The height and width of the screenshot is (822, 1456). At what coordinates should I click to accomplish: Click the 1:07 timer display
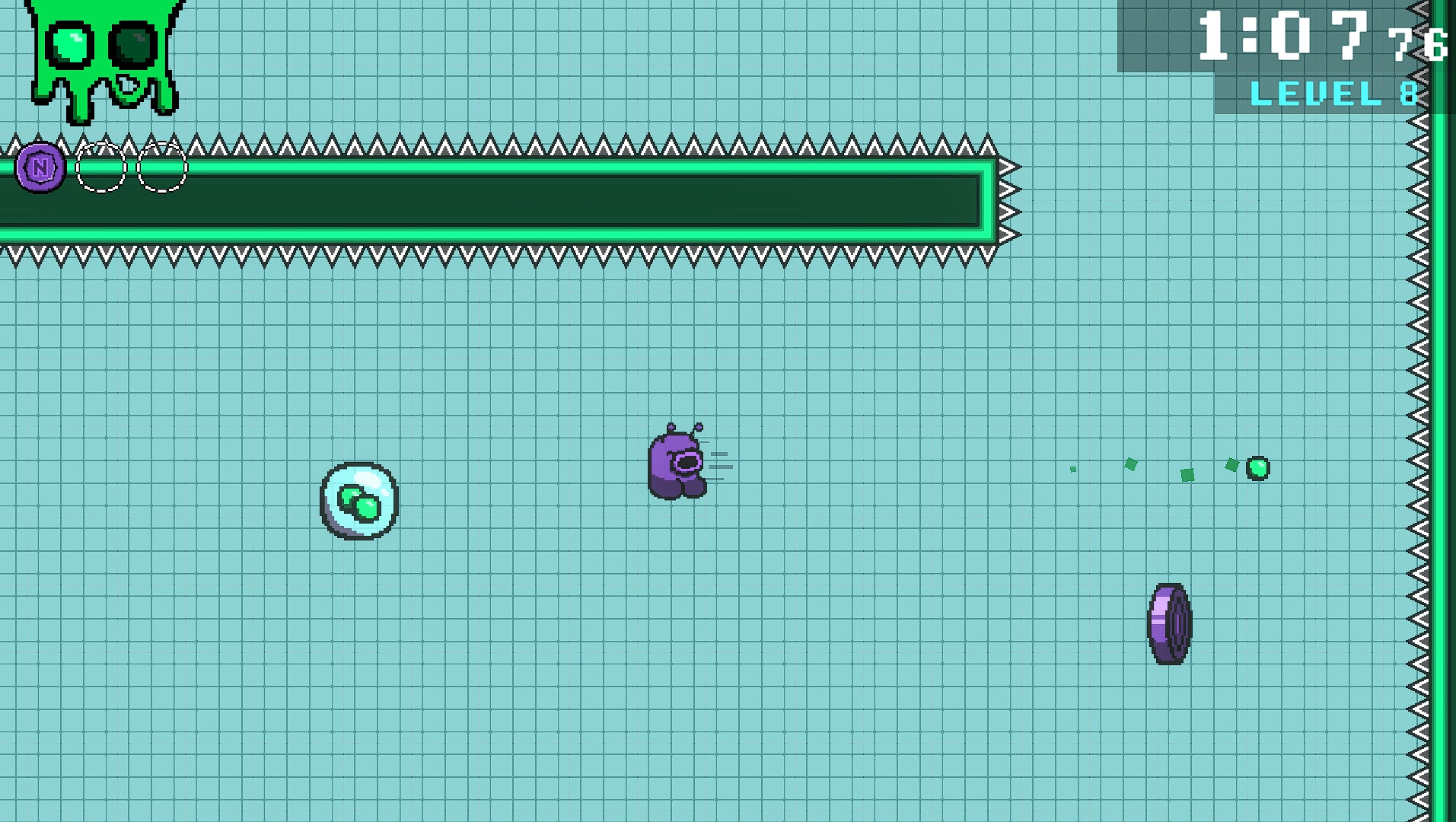[1286, 36]
